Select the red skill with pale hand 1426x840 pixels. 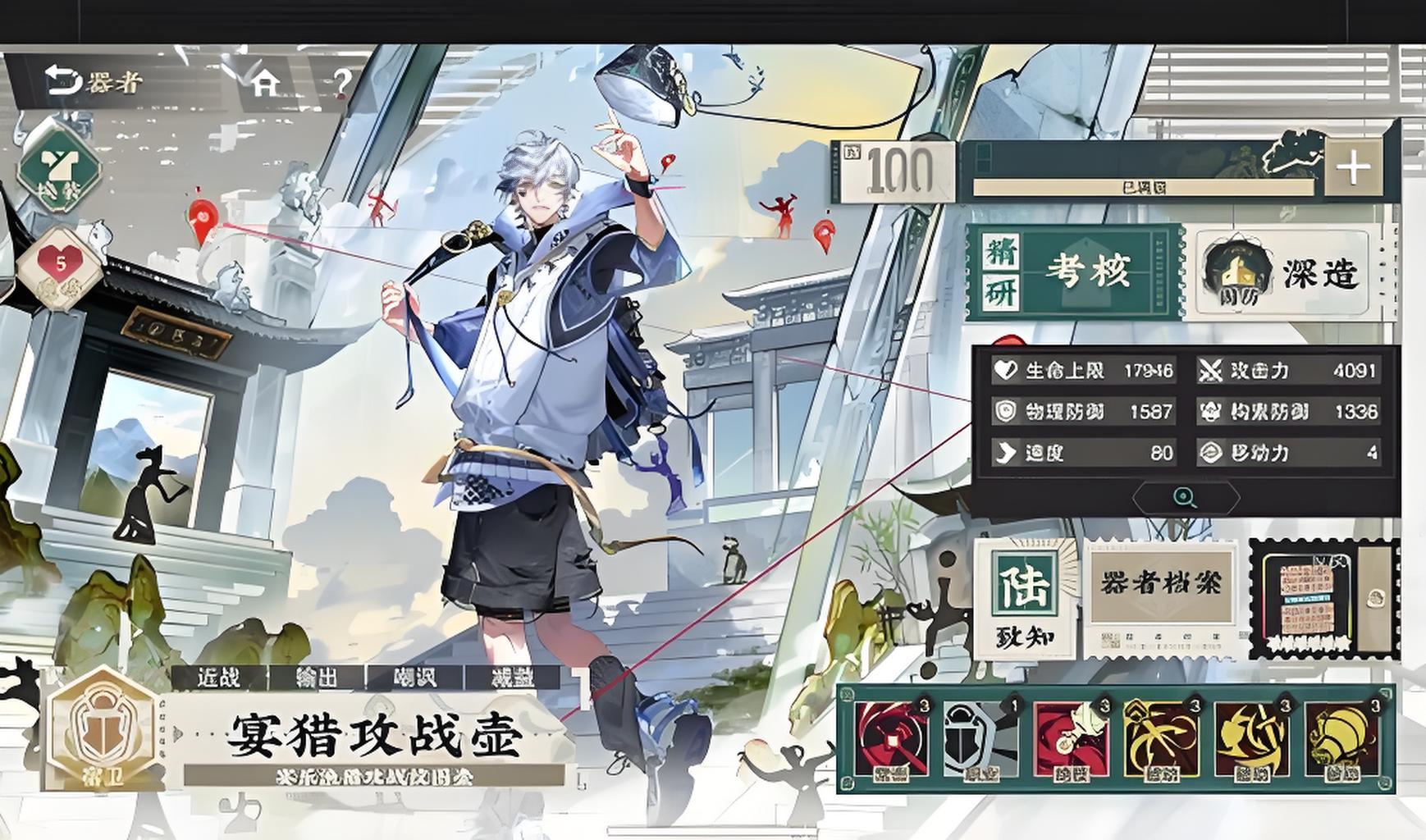tap(1070, 739)
